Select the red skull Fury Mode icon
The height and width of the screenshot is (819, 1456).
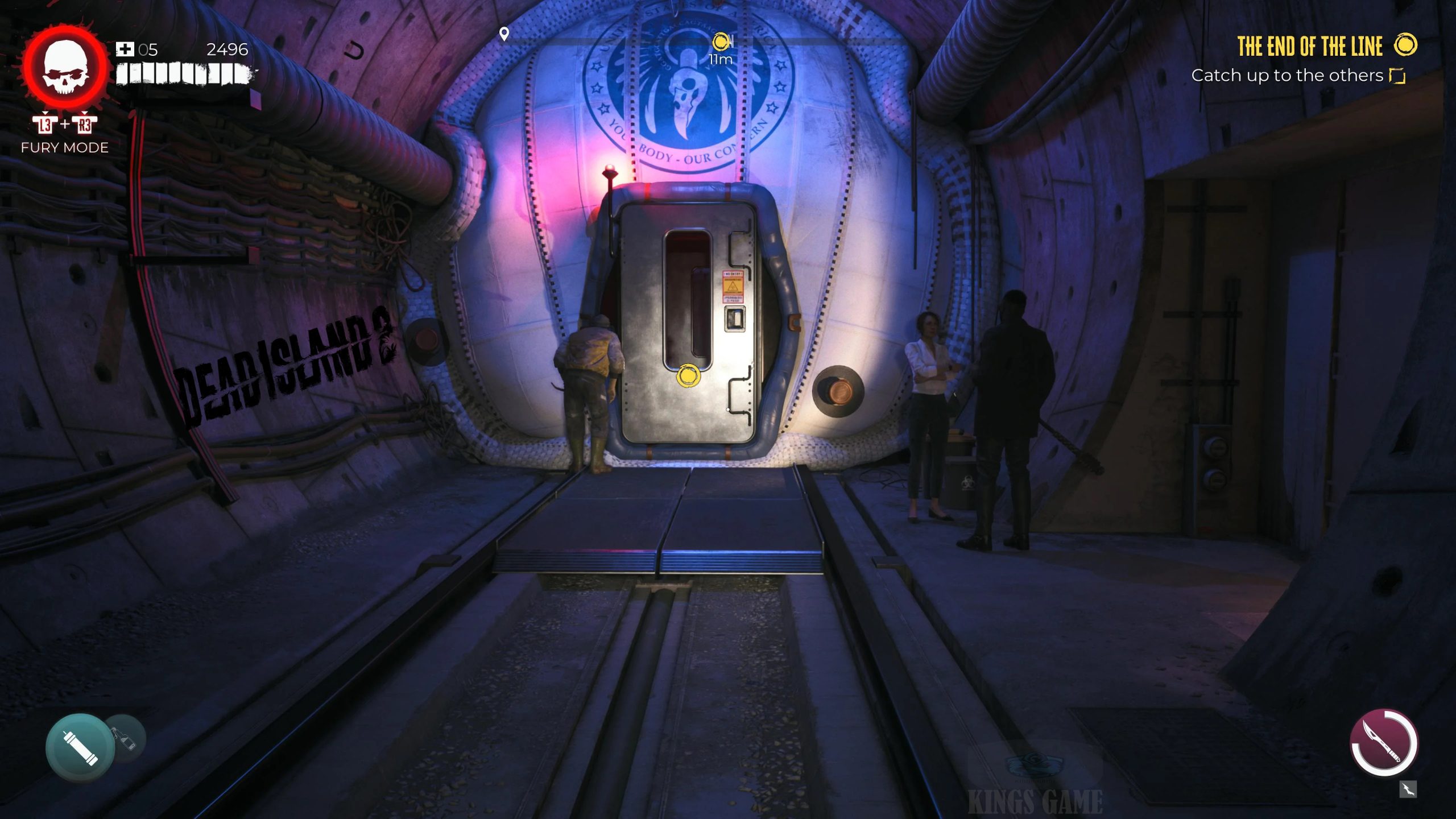pos(65,68)
